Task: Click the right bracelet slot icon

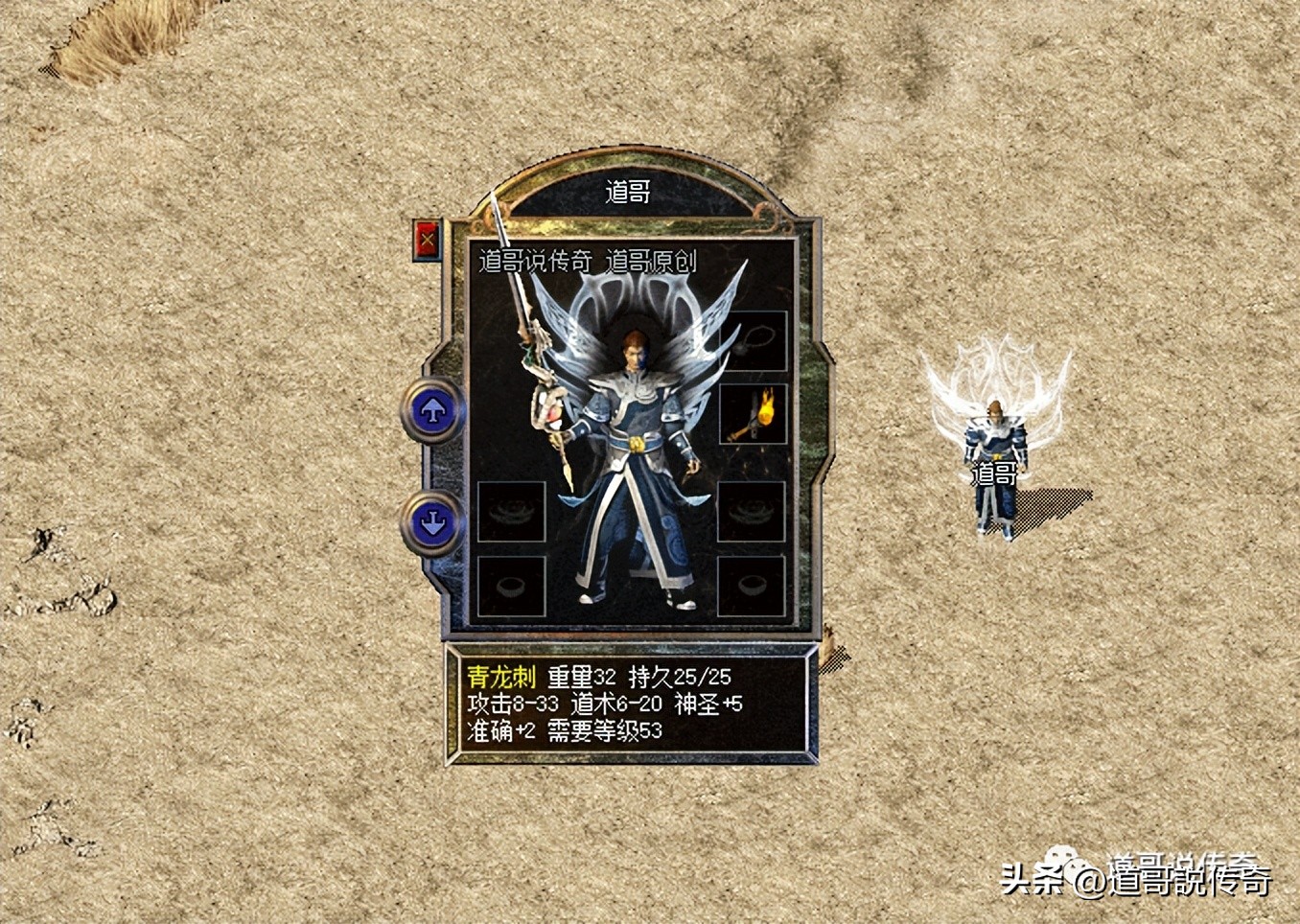Action: [752, 513]
